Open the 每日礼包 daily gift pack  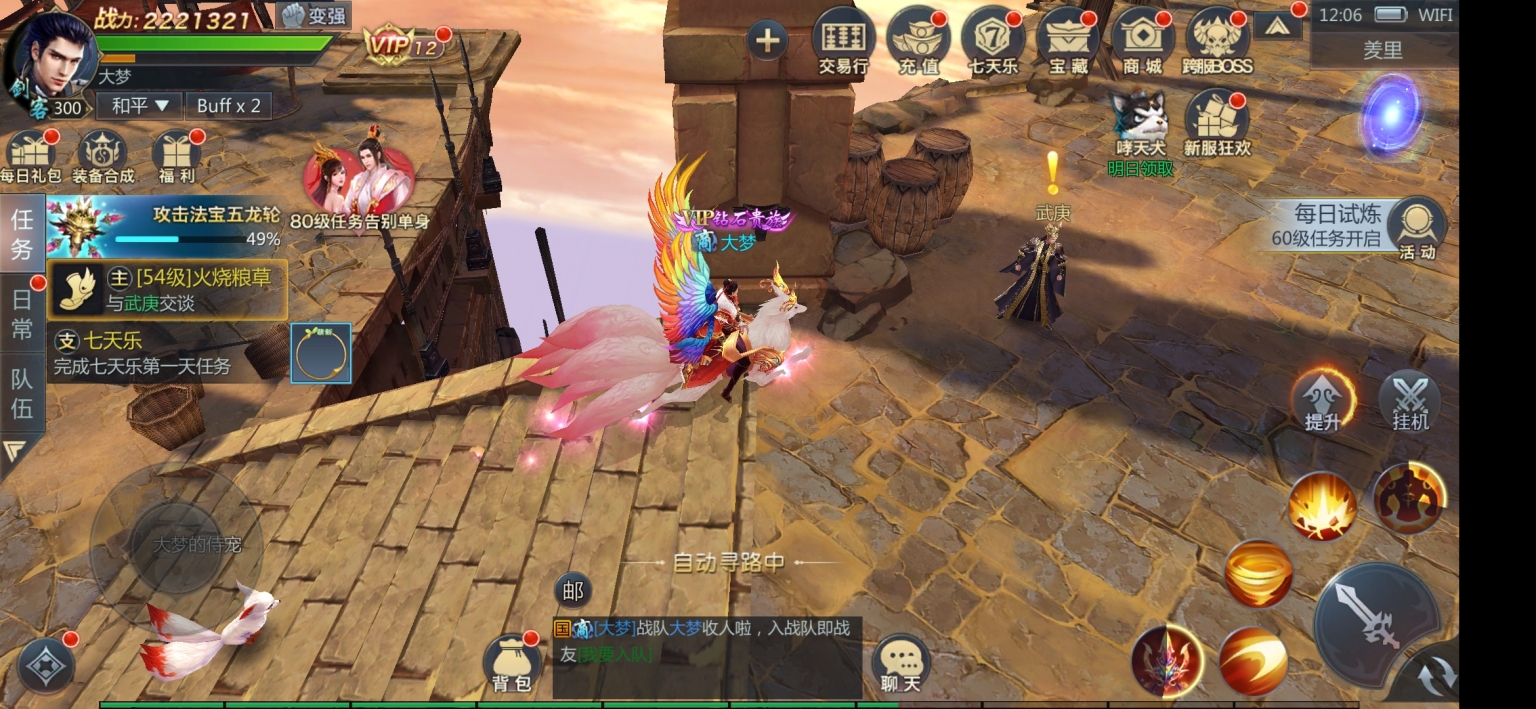coord(30,157)
